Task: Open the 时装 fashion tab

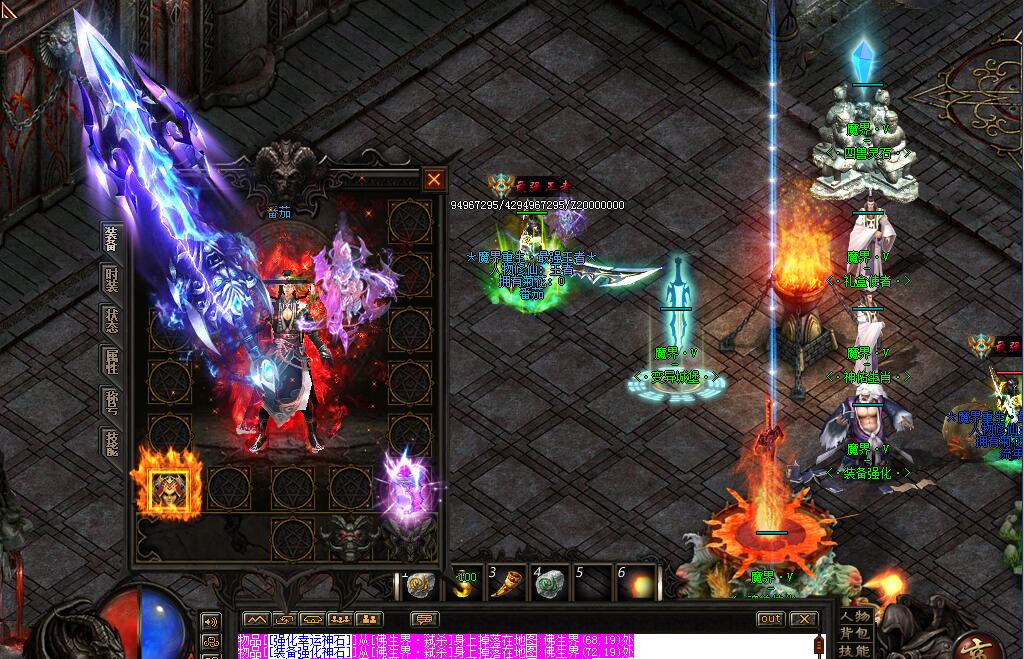Action: (112, 280)
